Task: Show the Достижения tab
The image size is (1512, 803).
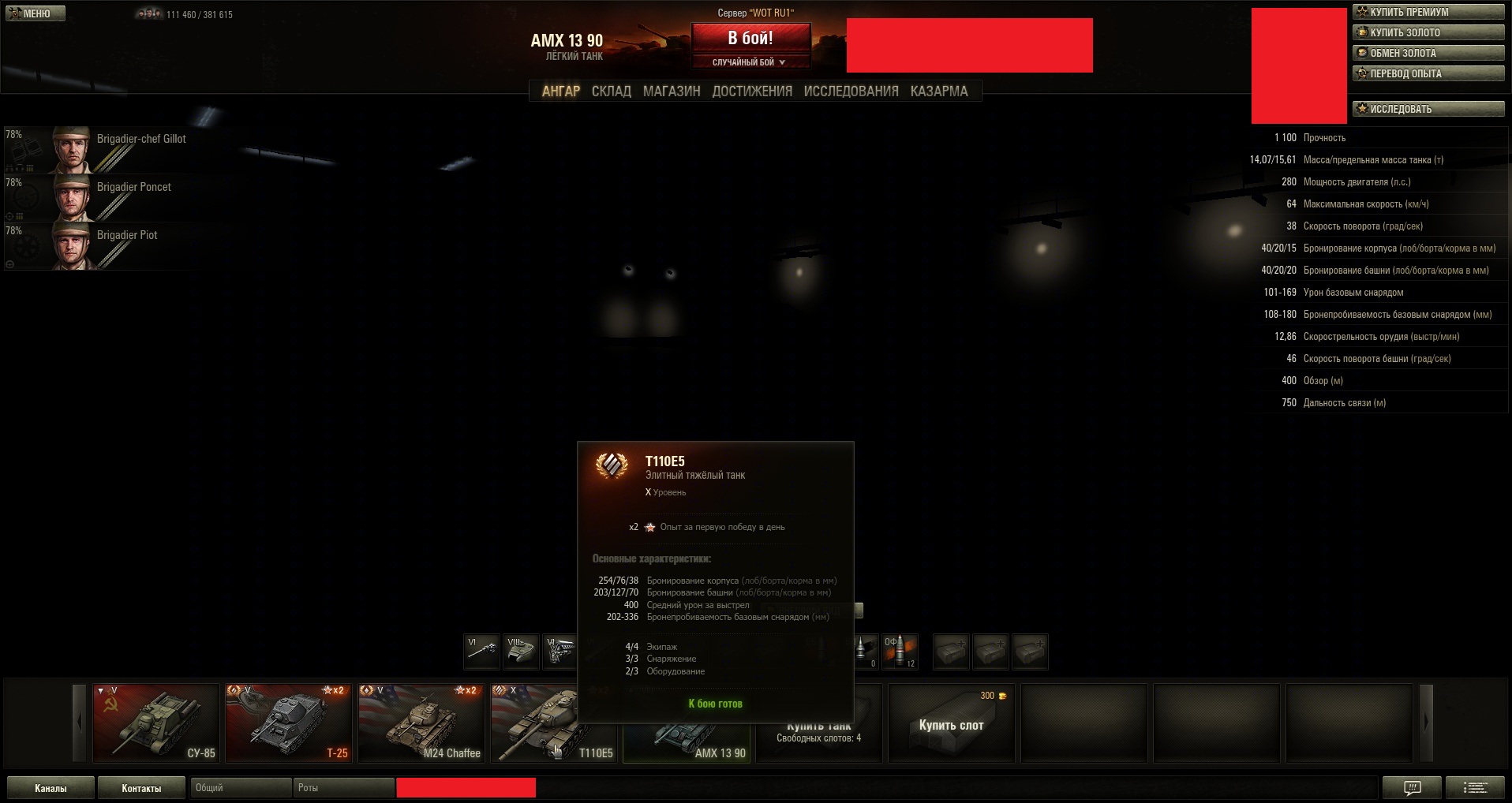Action: 752,92
